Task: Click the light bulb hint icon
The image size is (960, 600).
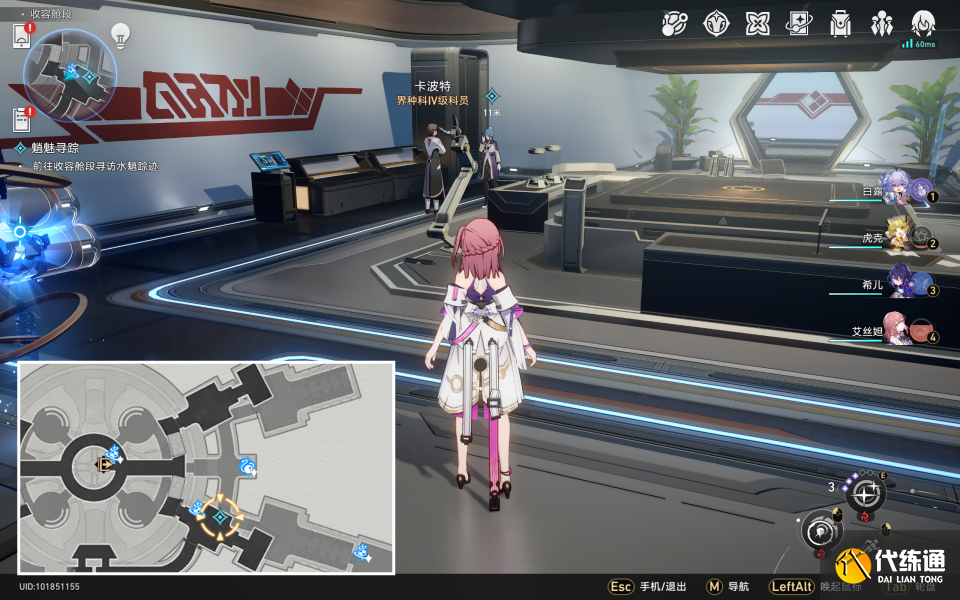Action: tap(120, 36)
